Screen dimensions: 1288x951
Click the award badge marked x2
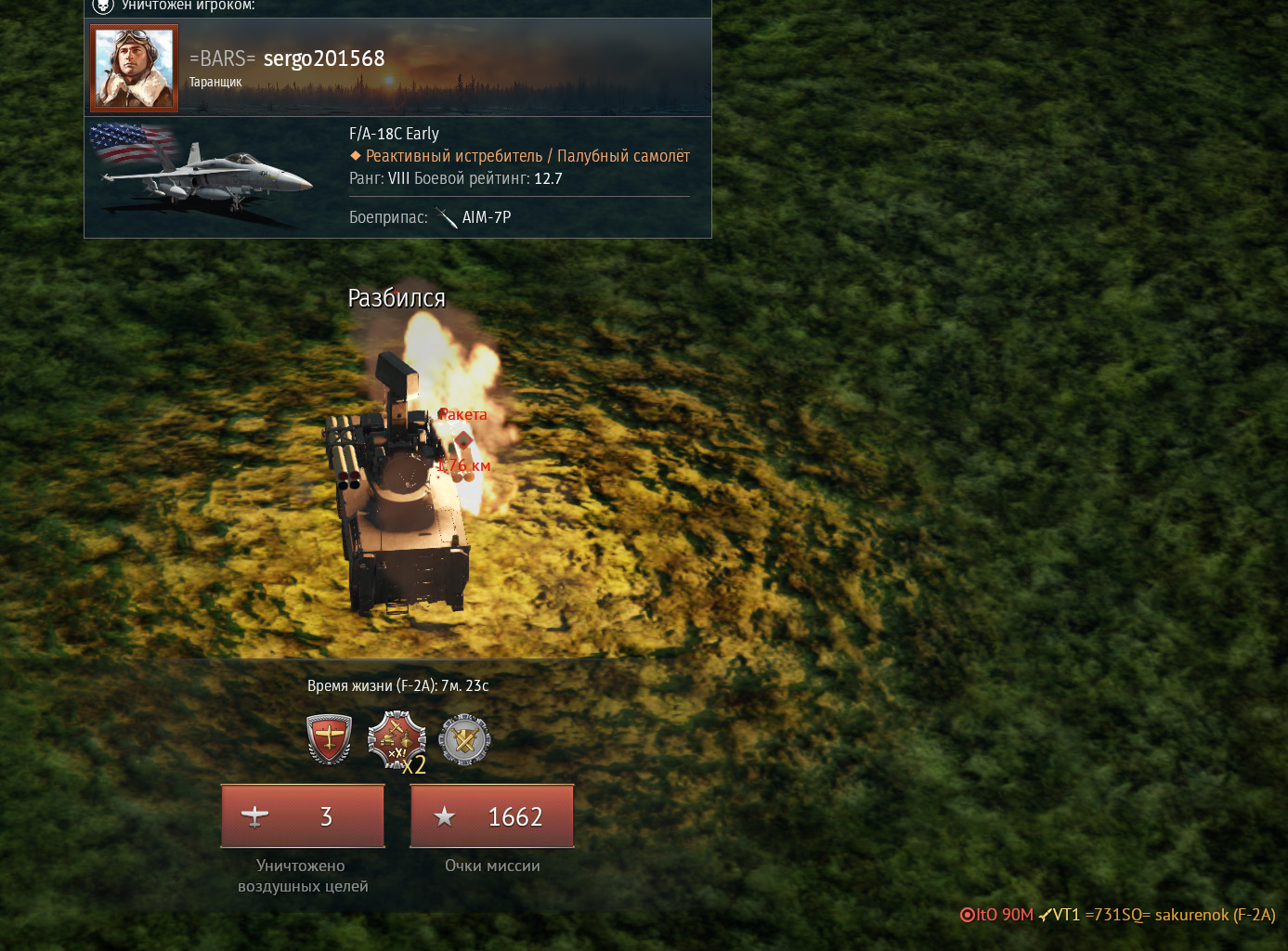coord(397,740)
